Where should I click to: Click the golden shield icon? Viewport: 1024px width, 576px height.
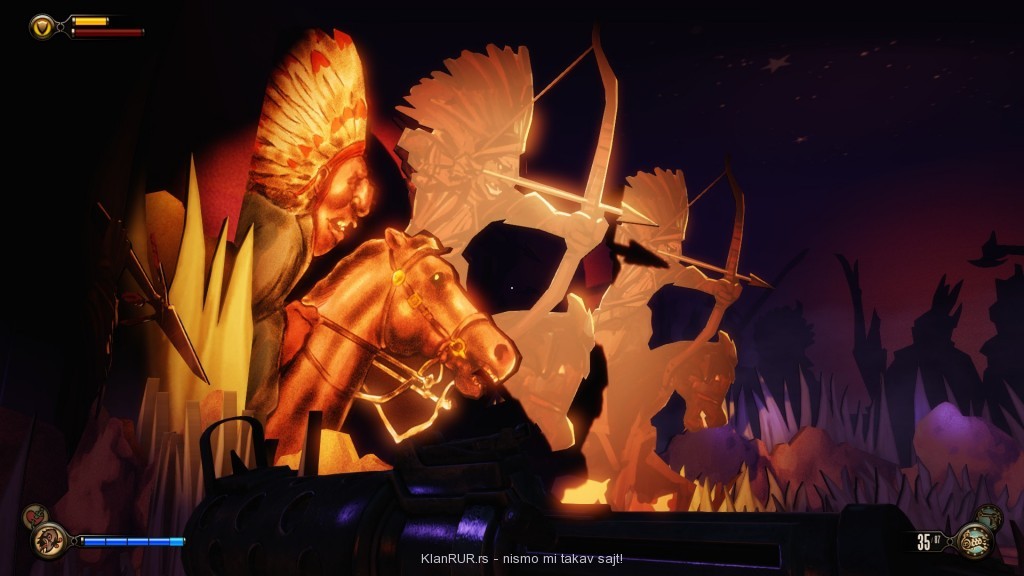coord(42,26)
